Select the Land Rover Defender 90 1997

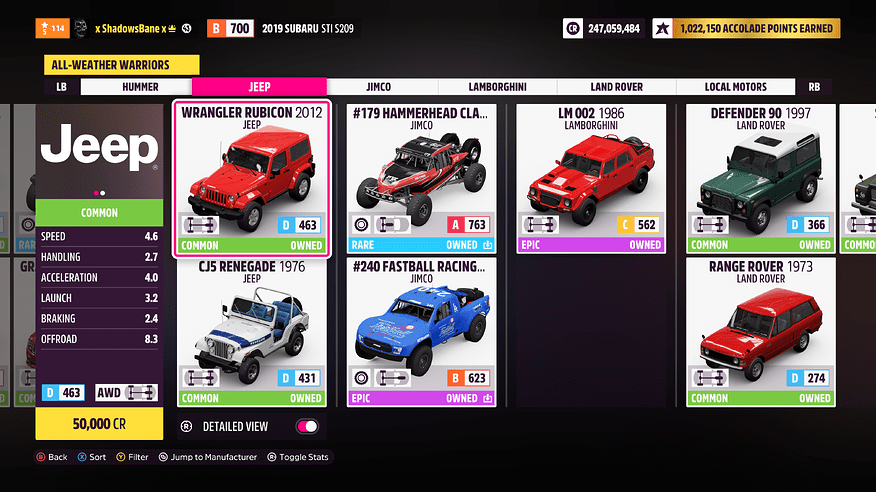(x=760, y=178)
